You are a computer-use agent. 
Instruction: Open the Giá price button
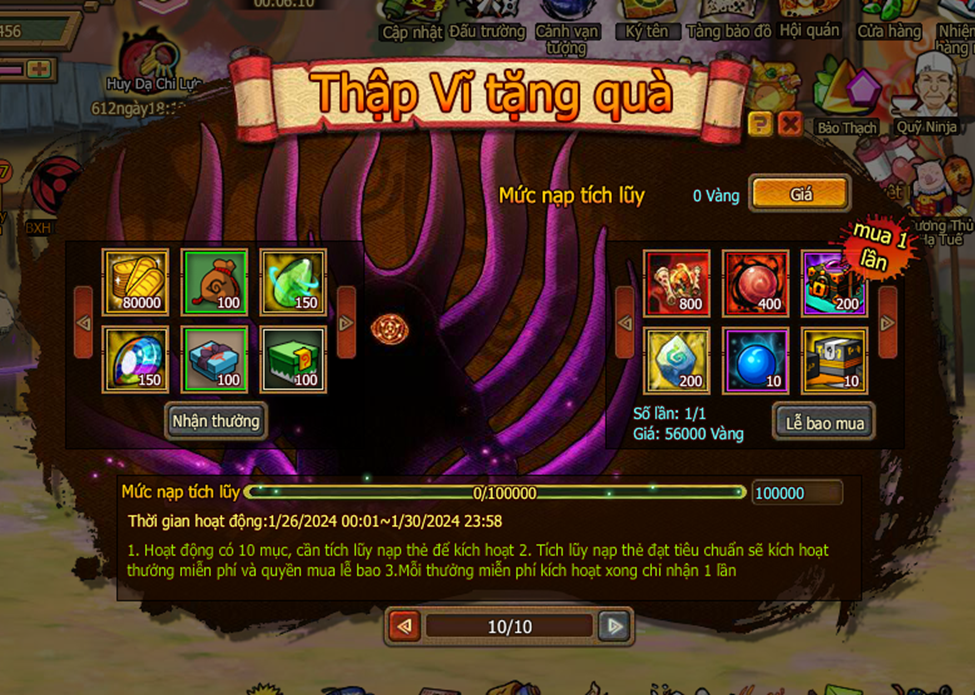800,194
